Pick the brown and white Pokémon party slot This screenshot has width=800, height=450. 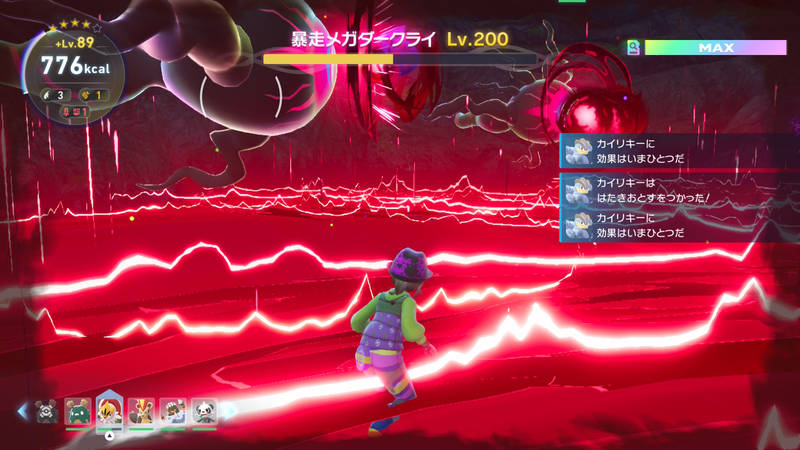pos(173,410)
